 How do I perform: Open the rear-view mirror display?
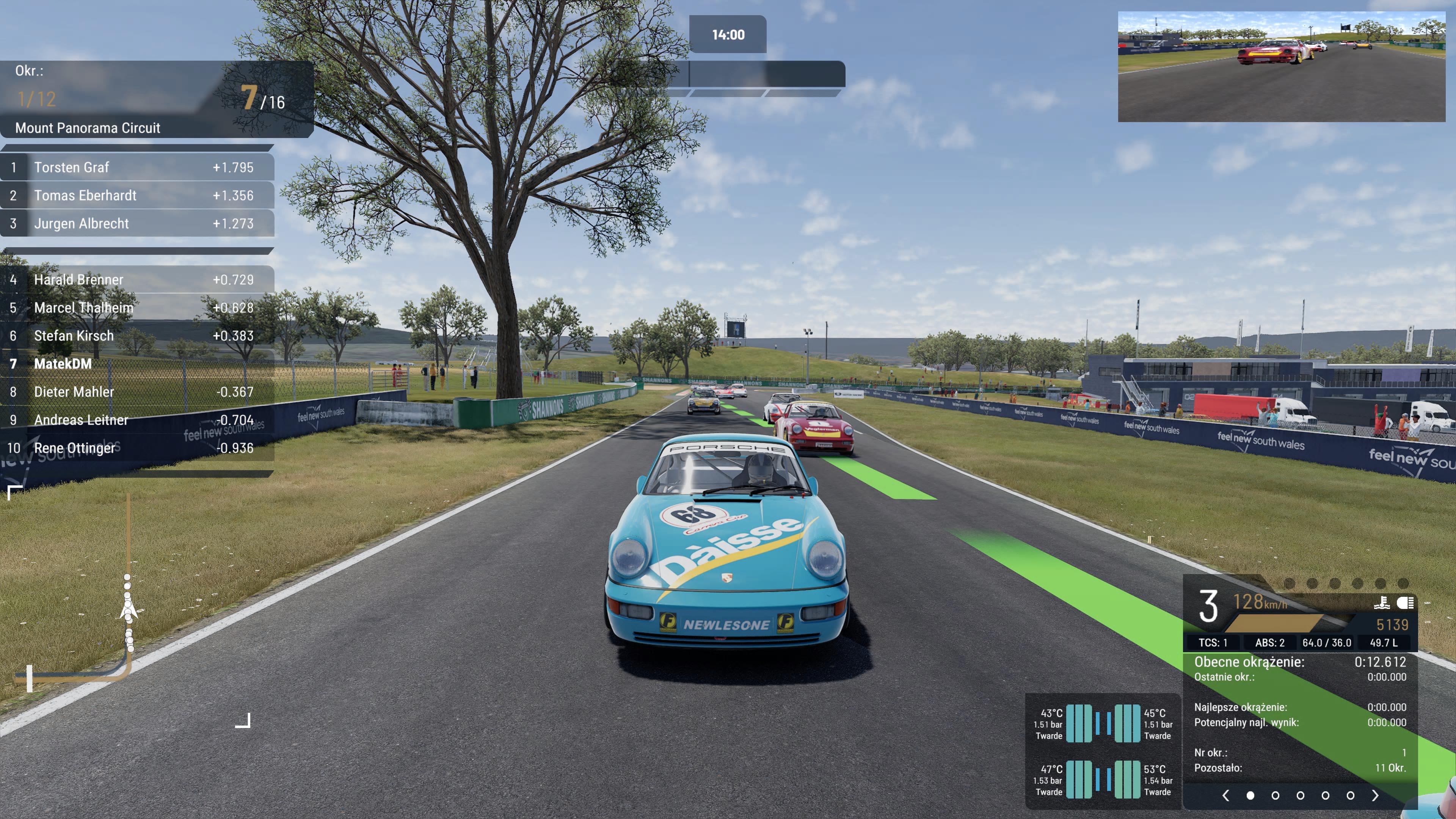coord(1281,66)
